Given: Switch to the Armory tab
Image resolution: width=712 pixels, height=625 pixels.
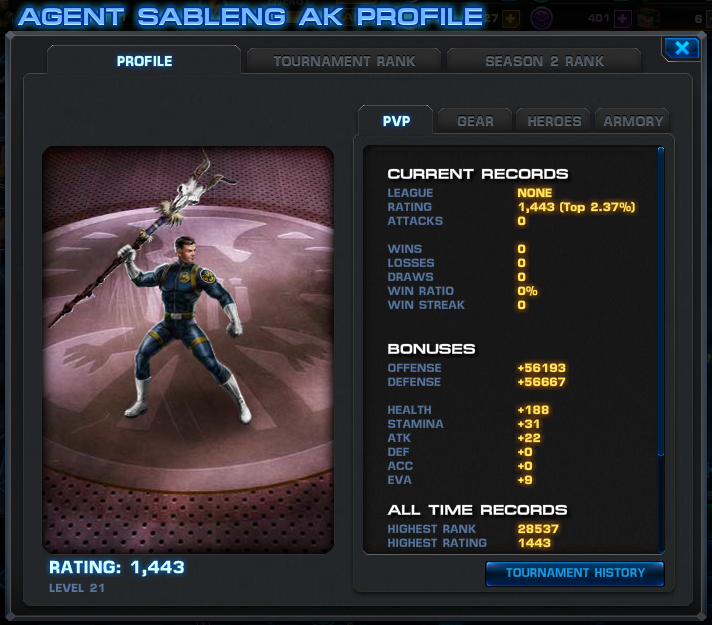Looking at the screenshot, I should 633,121.
